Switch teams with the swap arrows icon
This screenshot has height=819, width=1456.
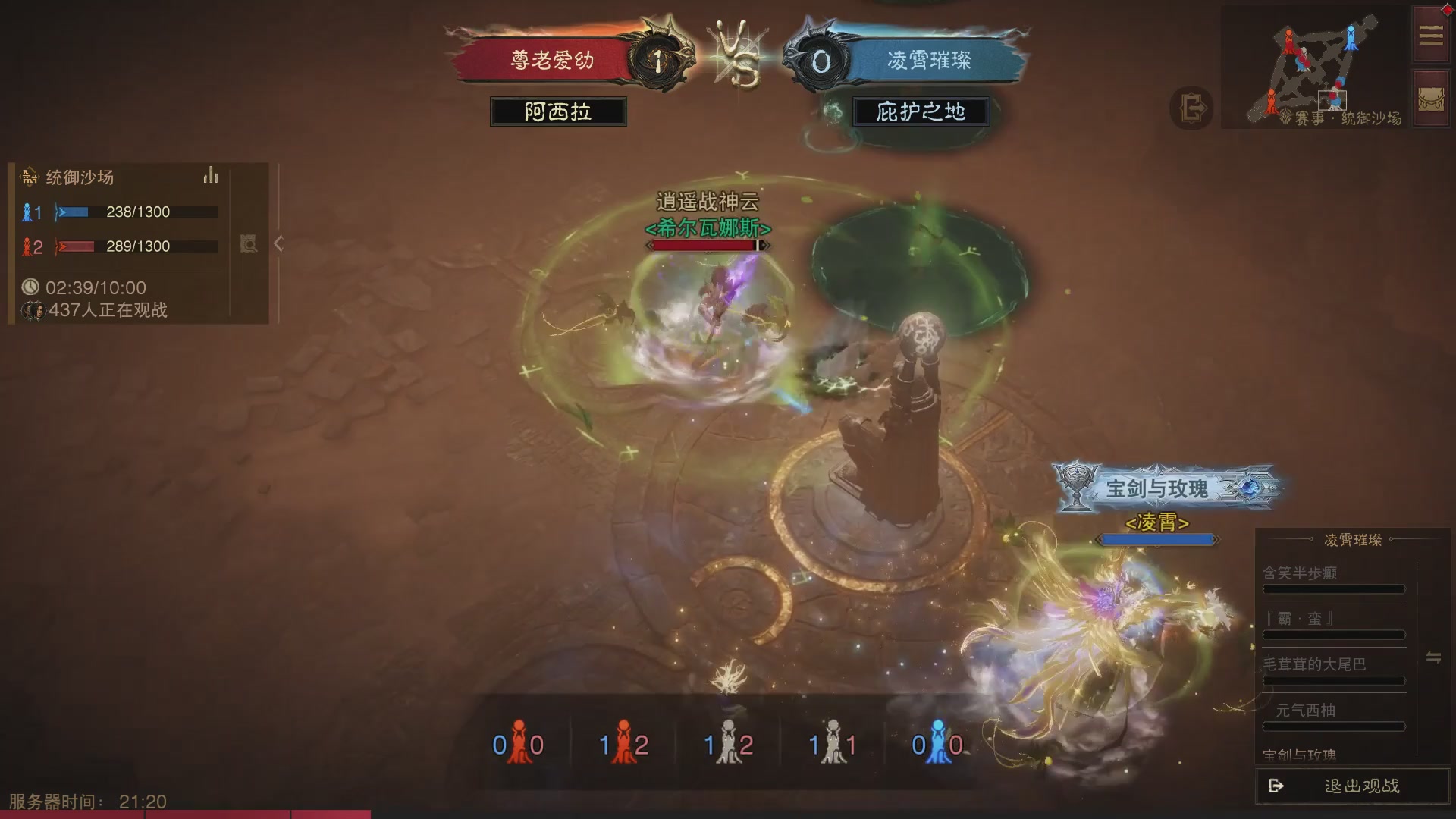click(x=1433, y=657)
